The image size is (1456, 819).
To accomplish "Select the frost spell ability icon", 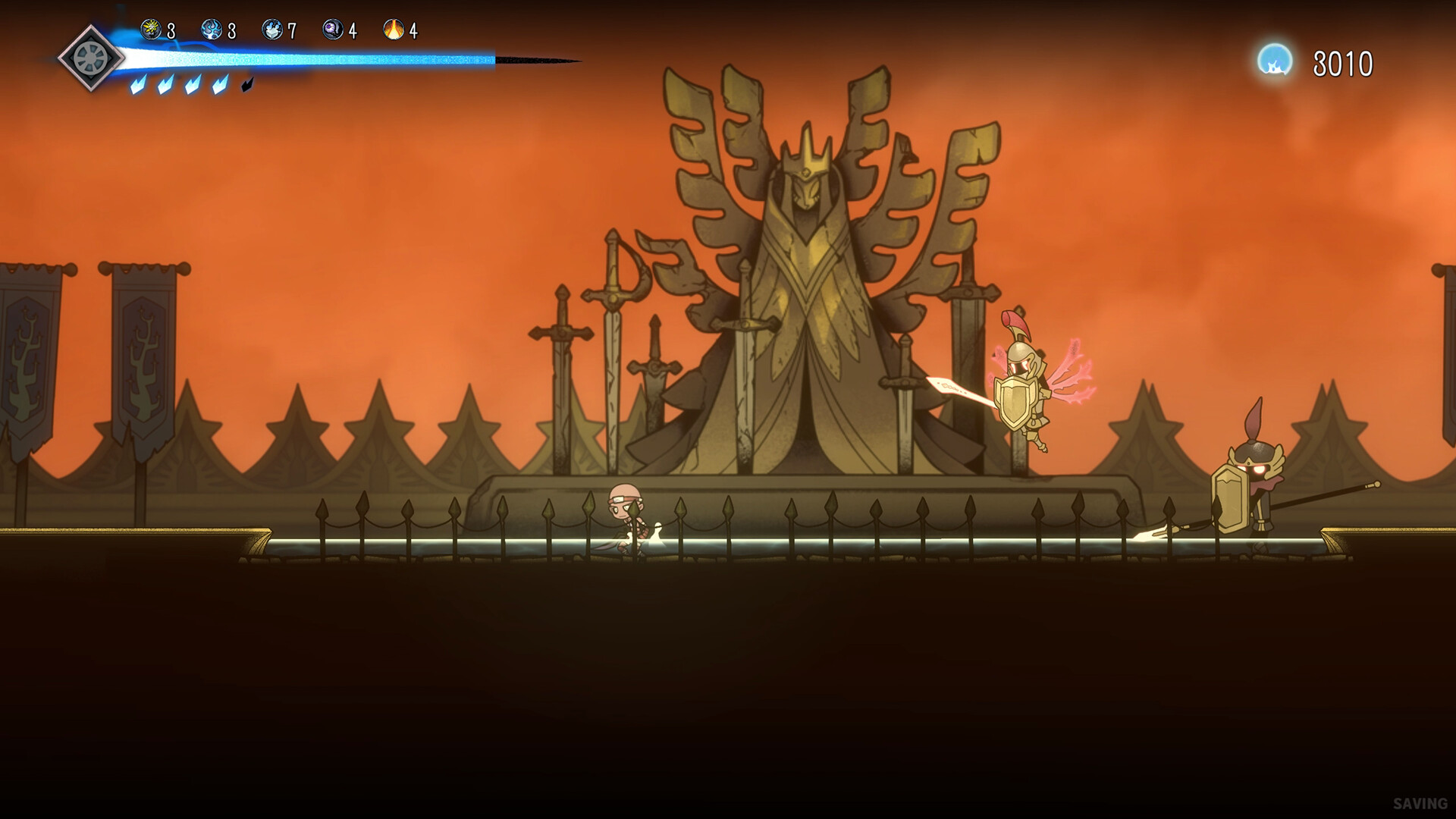I will pos(271,29).
